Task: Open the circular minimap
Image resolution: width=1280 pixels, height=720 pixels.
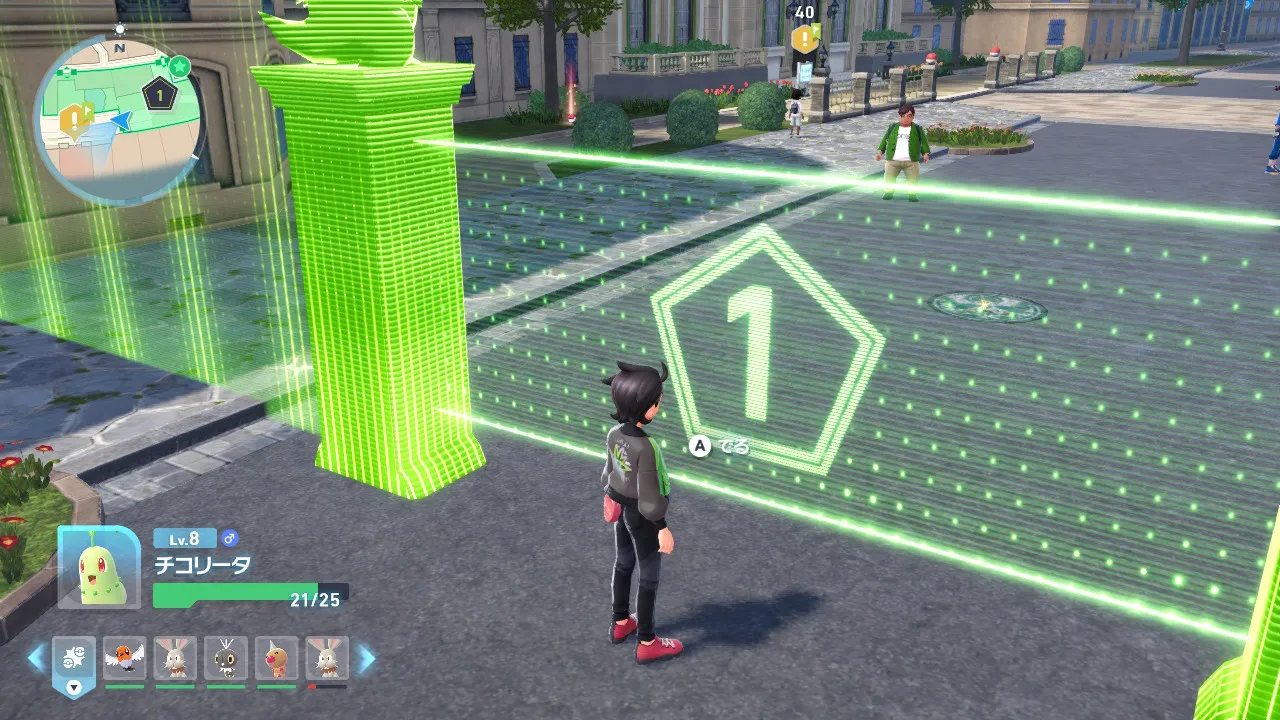Action: pyautogui.click(x=119, y=120)
